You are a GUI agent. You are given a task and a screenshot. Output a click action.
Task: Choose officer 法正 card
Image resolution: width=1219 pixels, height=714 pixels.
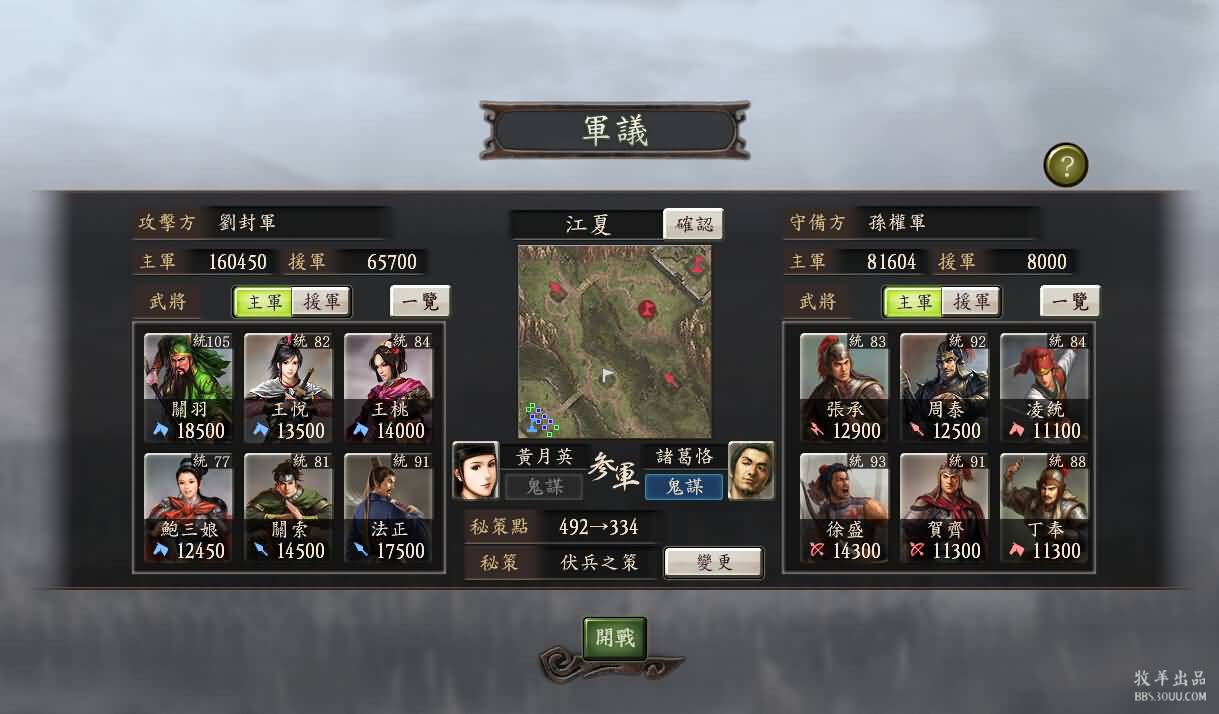(388, 507)
